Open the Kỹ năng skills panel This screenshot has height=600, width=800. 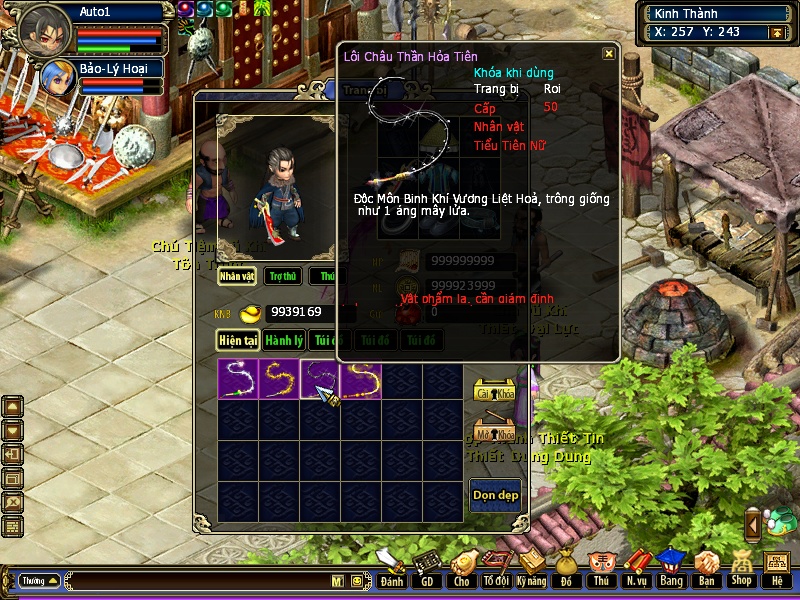click(531, 569)
